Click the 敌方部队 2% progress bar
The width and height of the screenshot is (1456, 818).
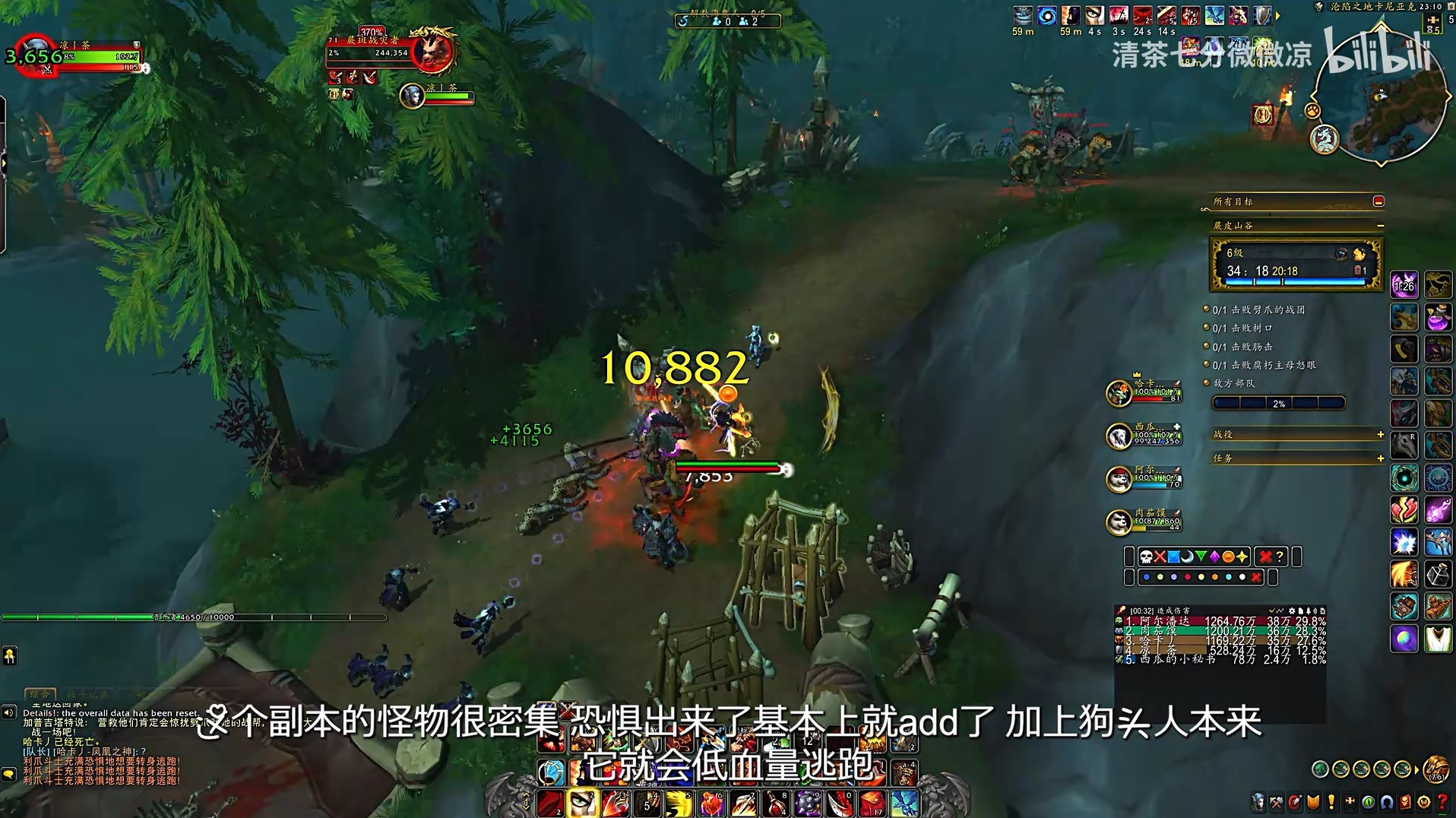pos(1279,404)
